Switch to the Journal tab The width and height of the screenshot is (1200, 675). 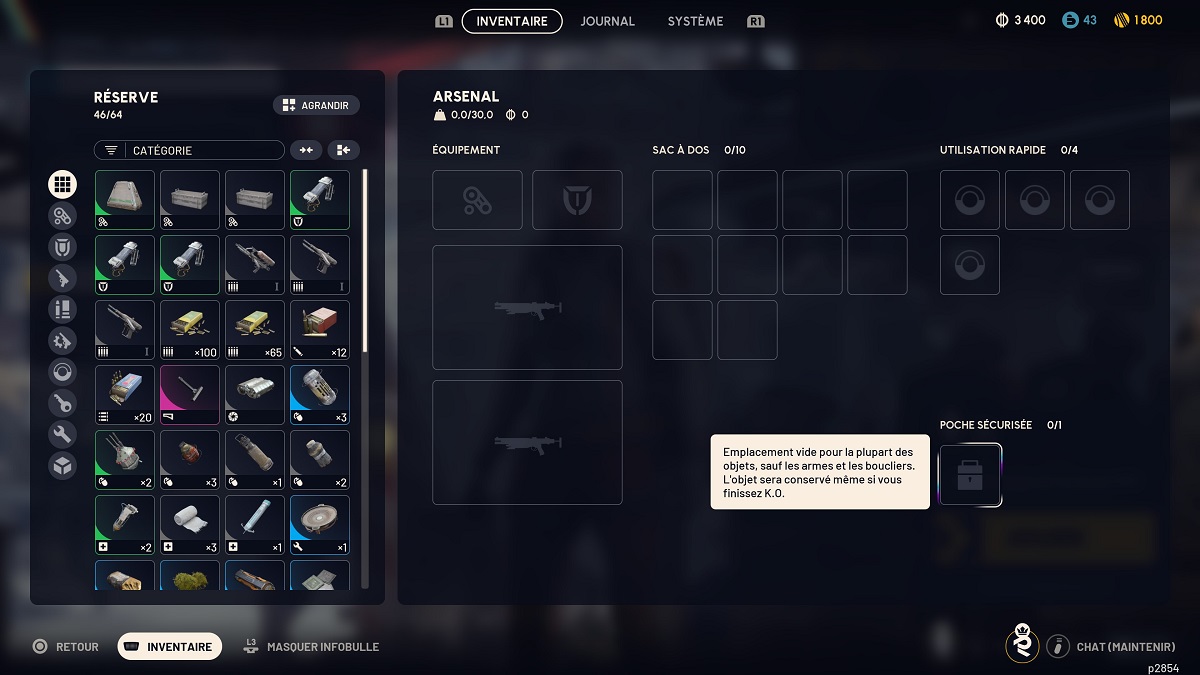point(607,21)
